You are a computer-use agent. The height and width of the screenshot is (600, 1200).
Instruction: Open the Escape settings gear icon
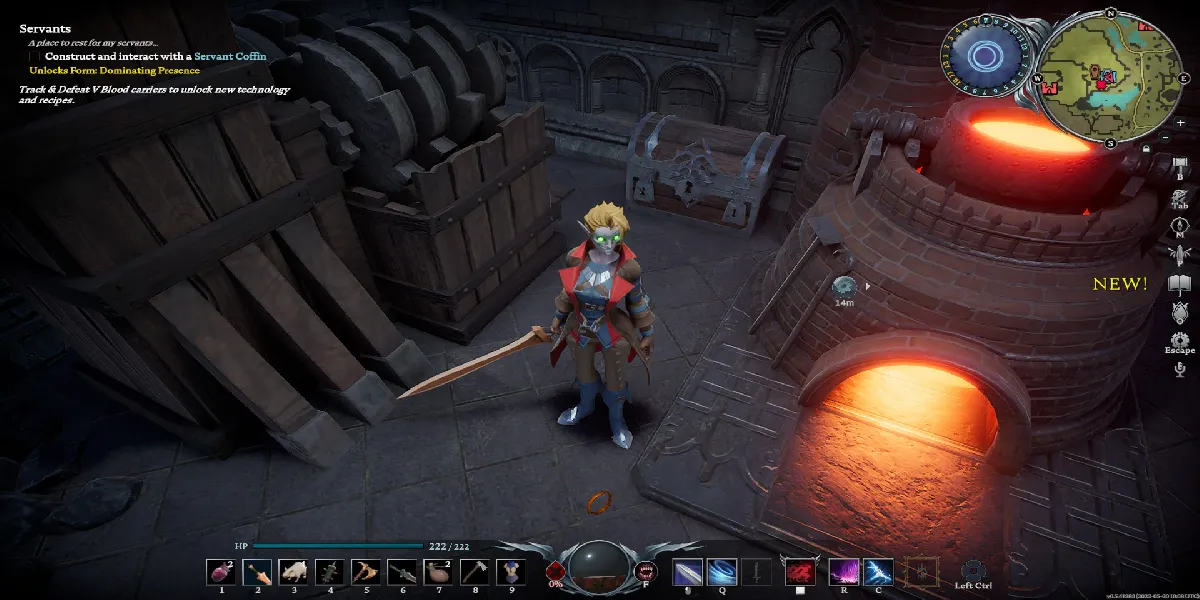[x=1179, y=340]
